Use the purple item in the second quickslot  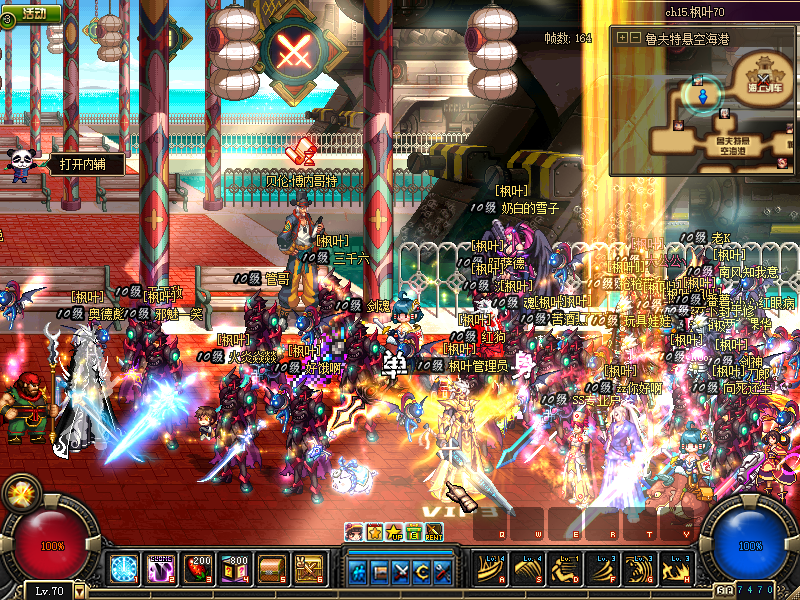tap(160, 569)
